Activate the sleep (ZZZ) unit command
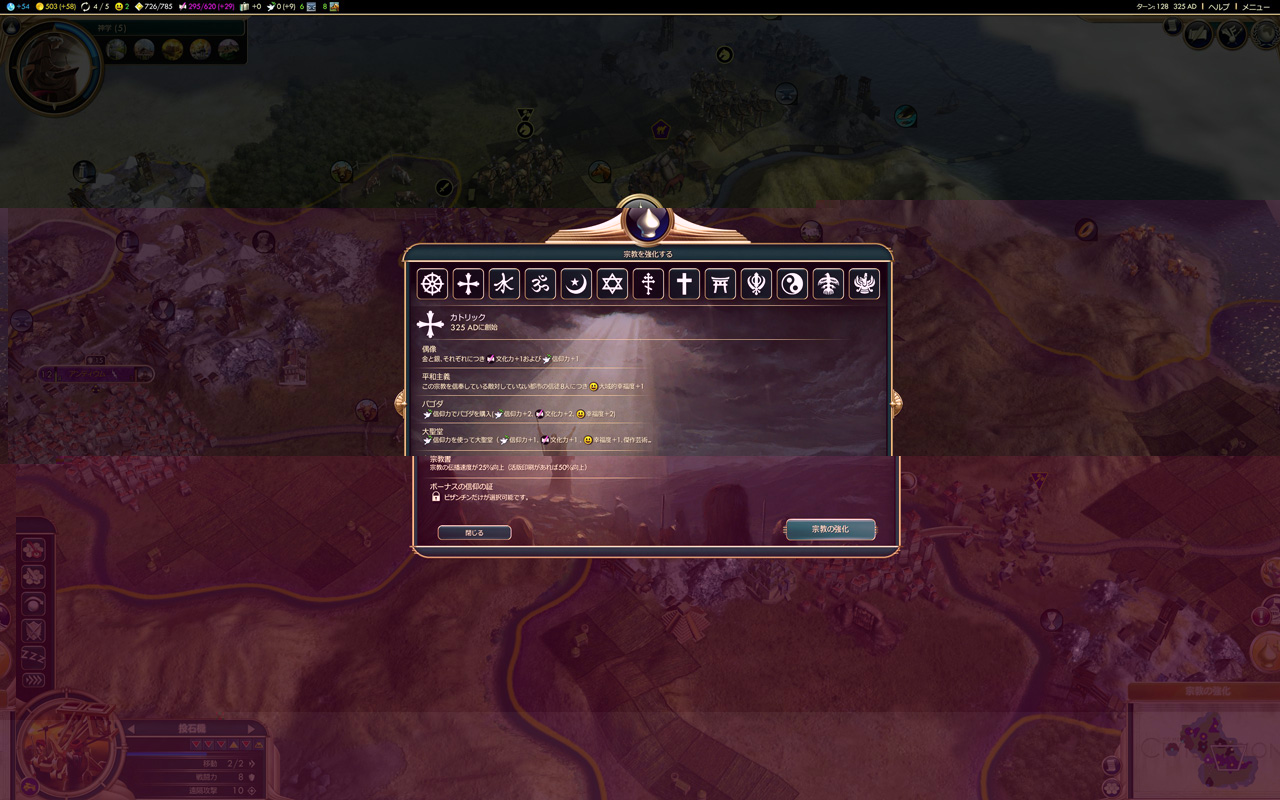This screenshot has height=800, width=1280. click(x=33, y=656)
